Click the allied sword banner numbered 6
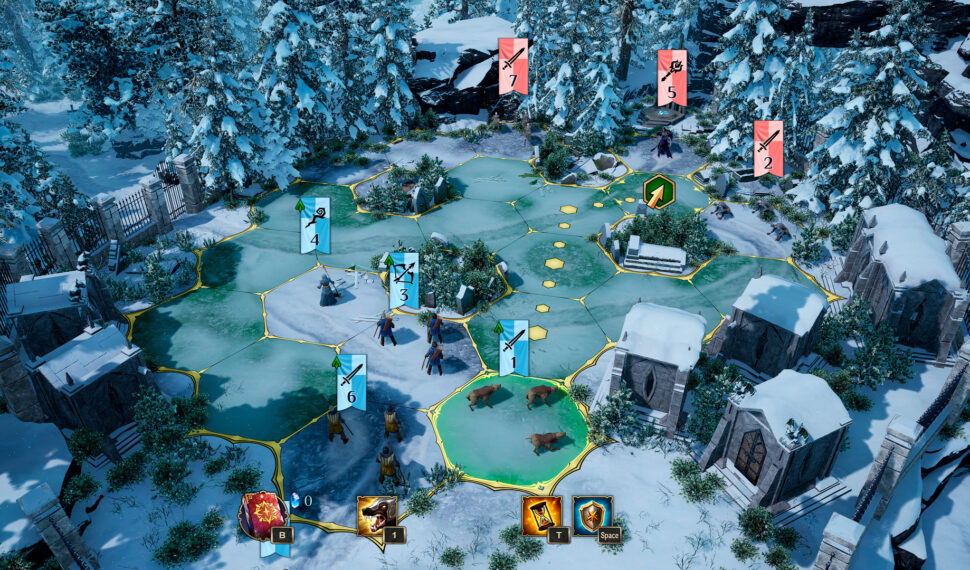Viewport: 970px width, 570px height. tap(351, 381)
